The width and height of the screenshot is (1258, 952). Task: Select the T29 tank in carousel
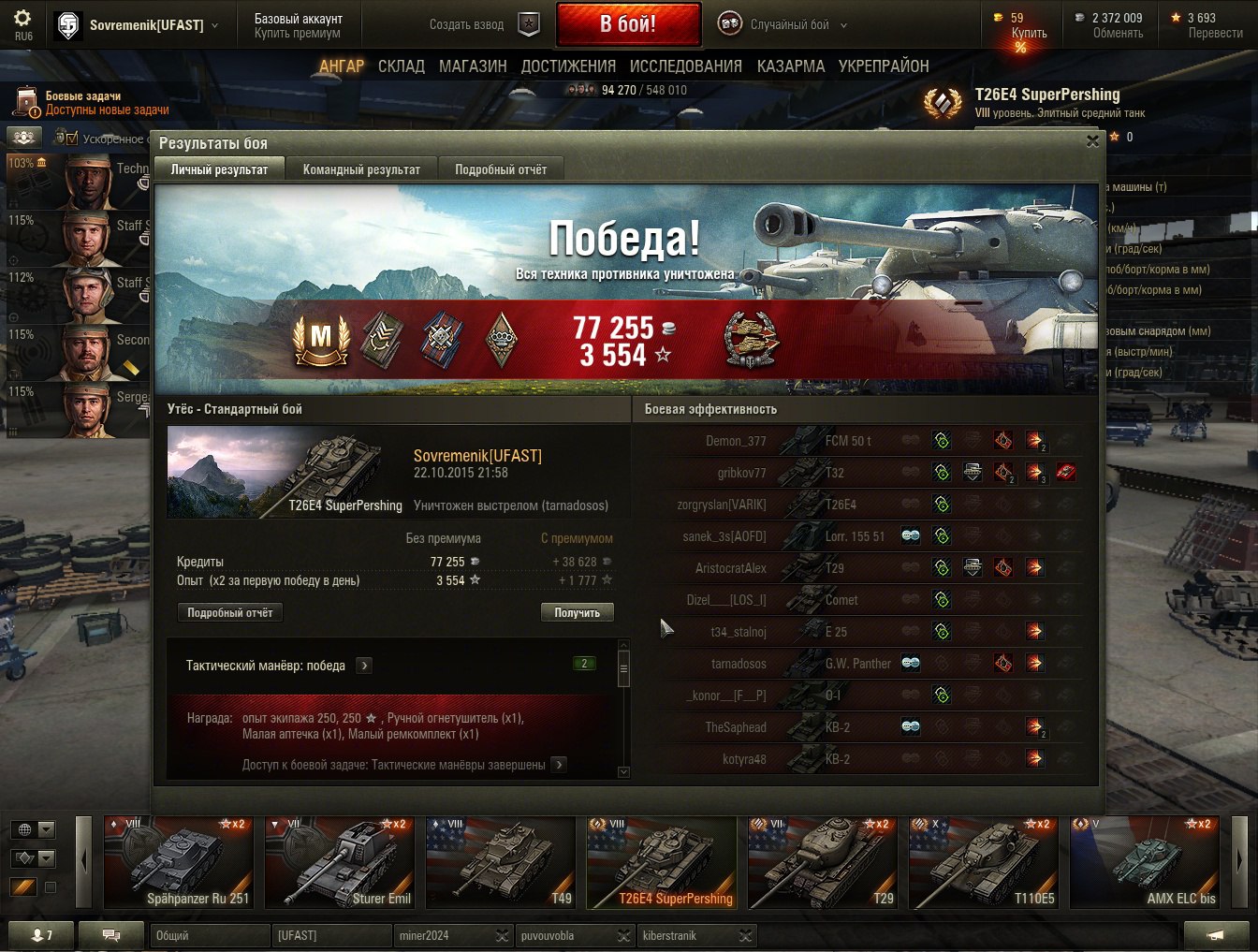tap(823, 862)
